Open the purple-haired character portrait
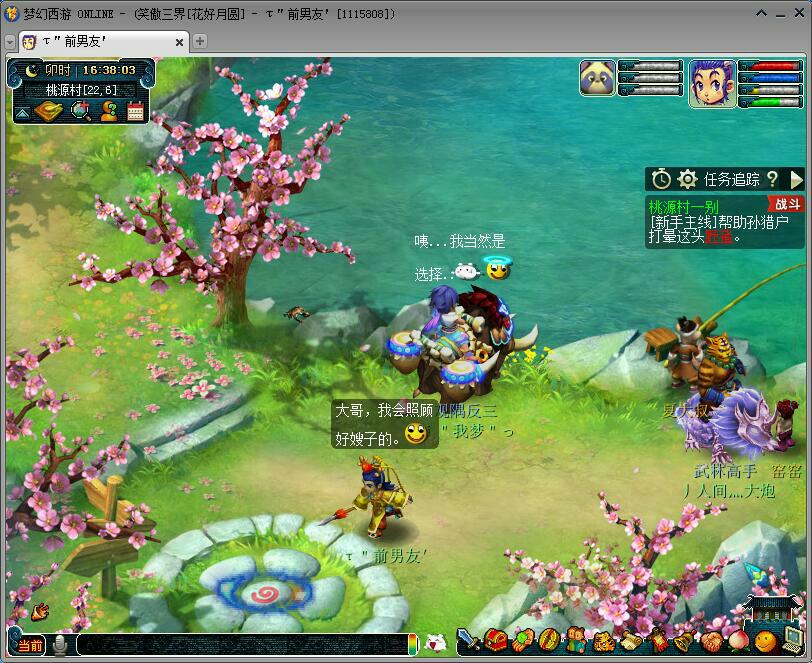The width and height of the screenshot is (812, 663). click(x=712, y=83)
